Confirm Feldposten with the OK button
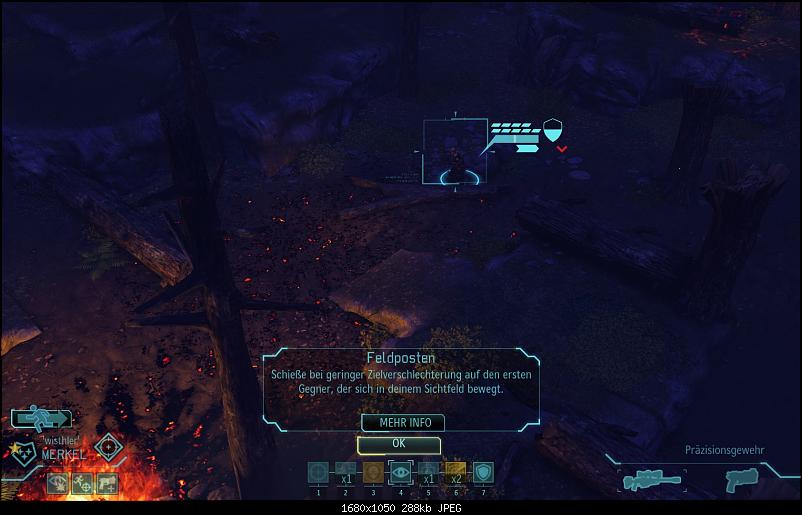The width and height of the screenshot is (802, 515). [x=398, y=444]
